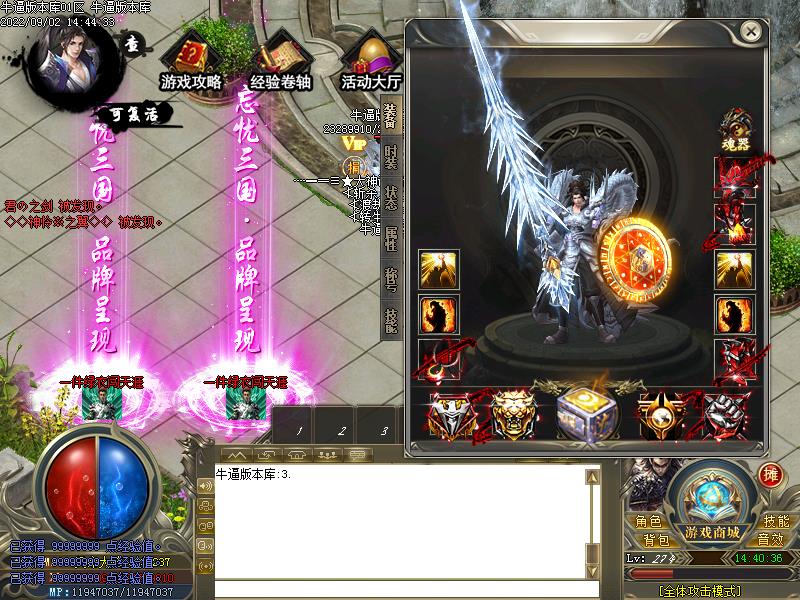Open the 背包 backpack
Image resolution: width=800 pixels, height=600 pixels.
[x=657, y=540]
